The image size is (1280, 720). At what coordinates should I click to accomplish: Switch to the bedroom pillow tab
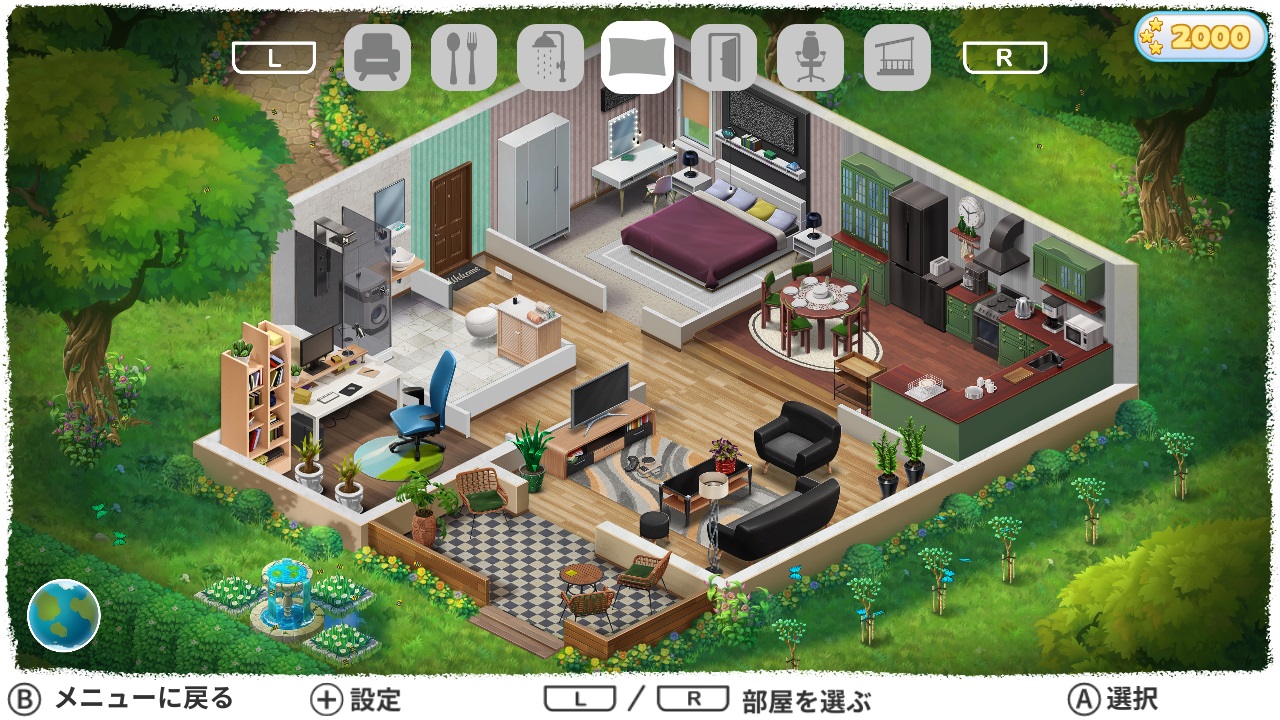pyautogui.click(x=638, y=57)
